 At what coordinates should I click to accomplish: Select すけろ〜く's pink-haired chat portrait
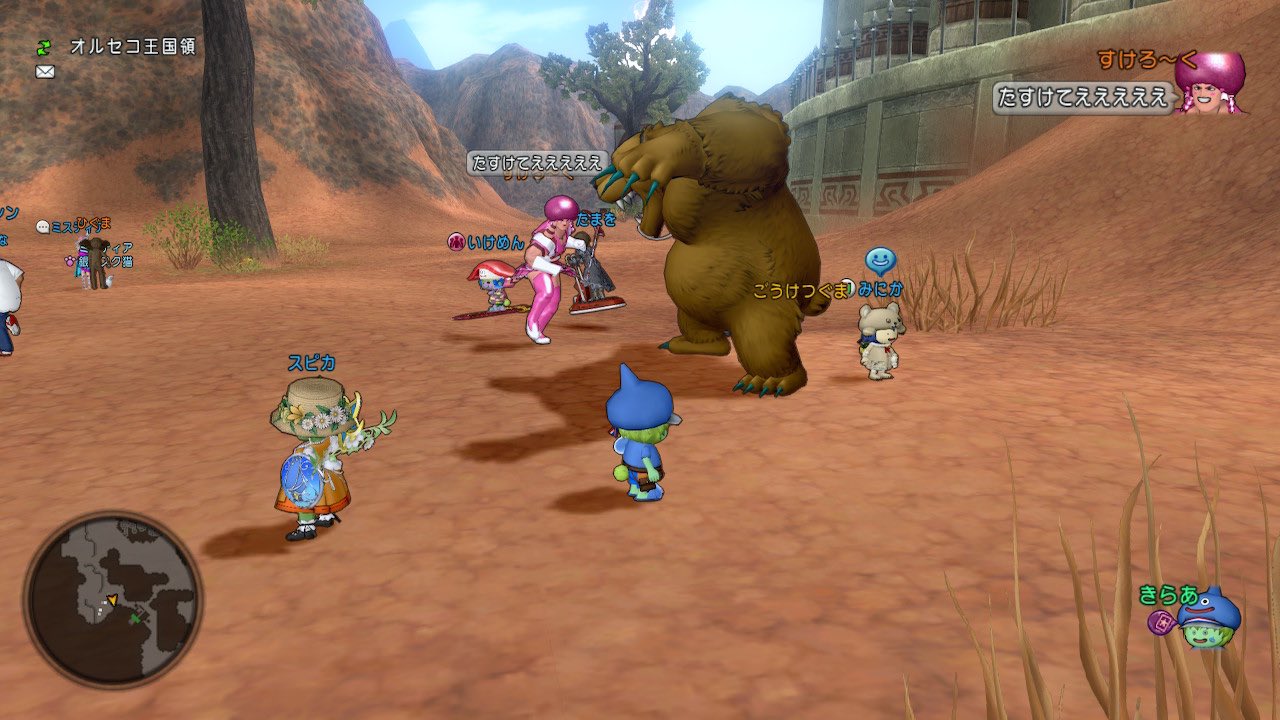(x=1211, y=83)
